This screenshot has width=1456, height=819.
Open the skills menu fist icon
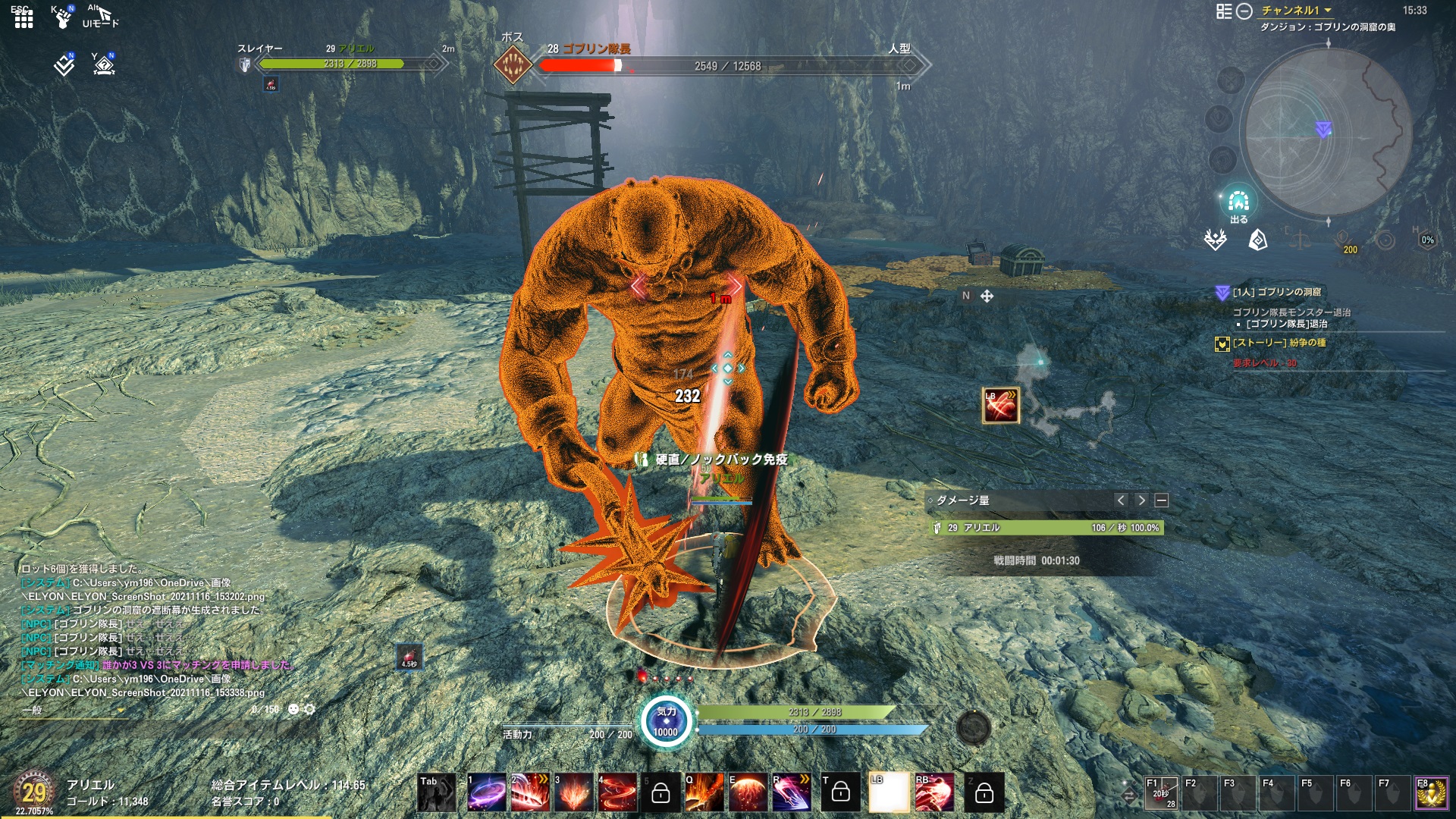63,18
